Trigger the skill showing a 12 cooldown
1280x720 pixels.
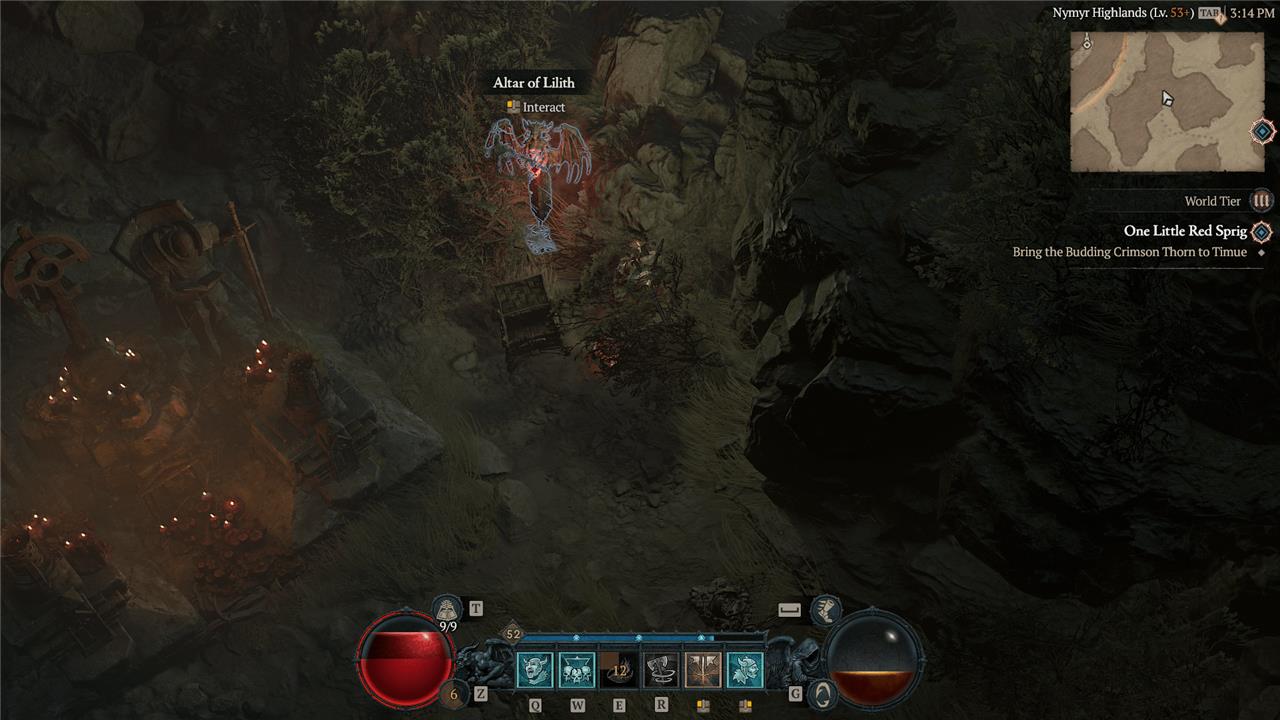[619, 670]
